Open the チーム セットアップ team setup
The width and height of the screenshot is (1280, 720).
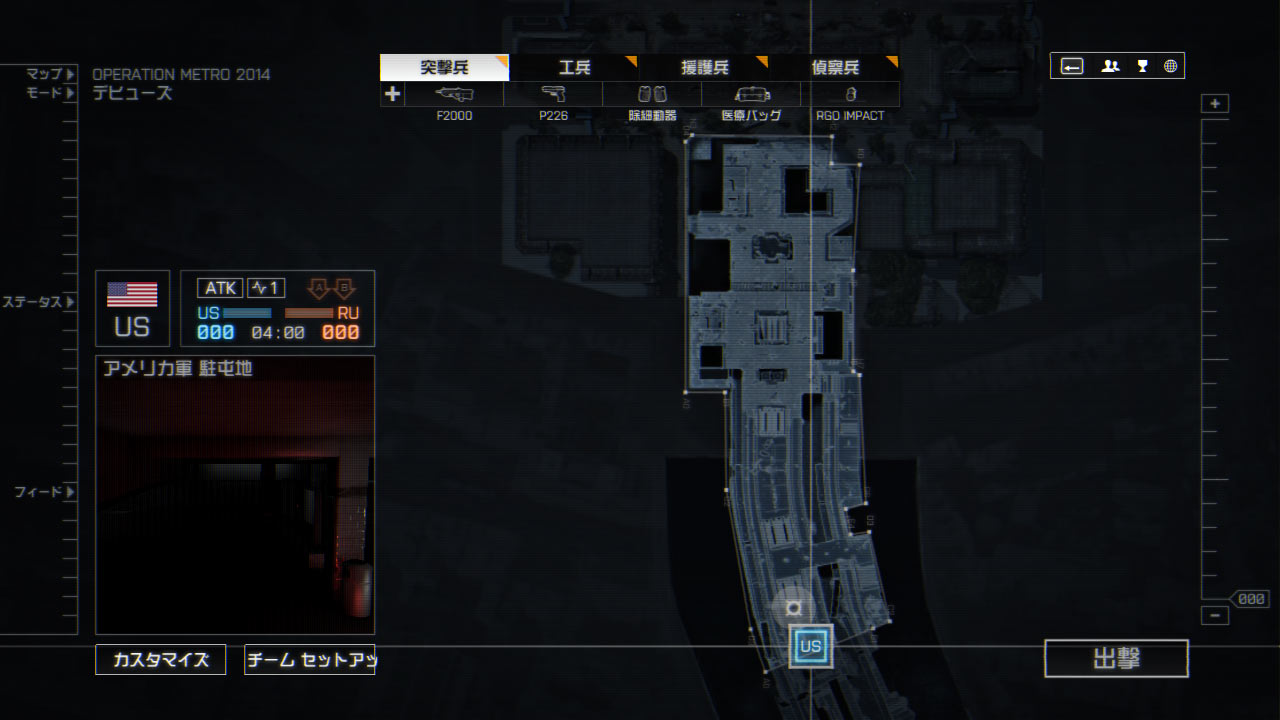click(x=310, y=660)
